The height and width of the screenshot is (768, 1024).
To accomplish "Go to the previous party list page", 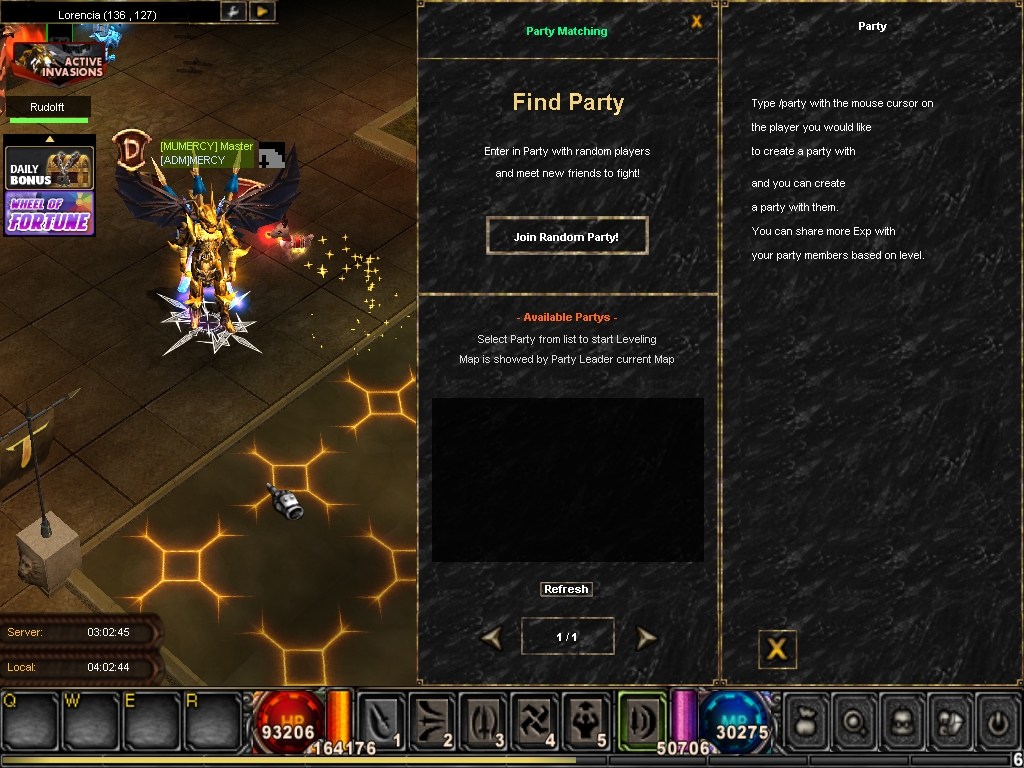I will (491, 638).
